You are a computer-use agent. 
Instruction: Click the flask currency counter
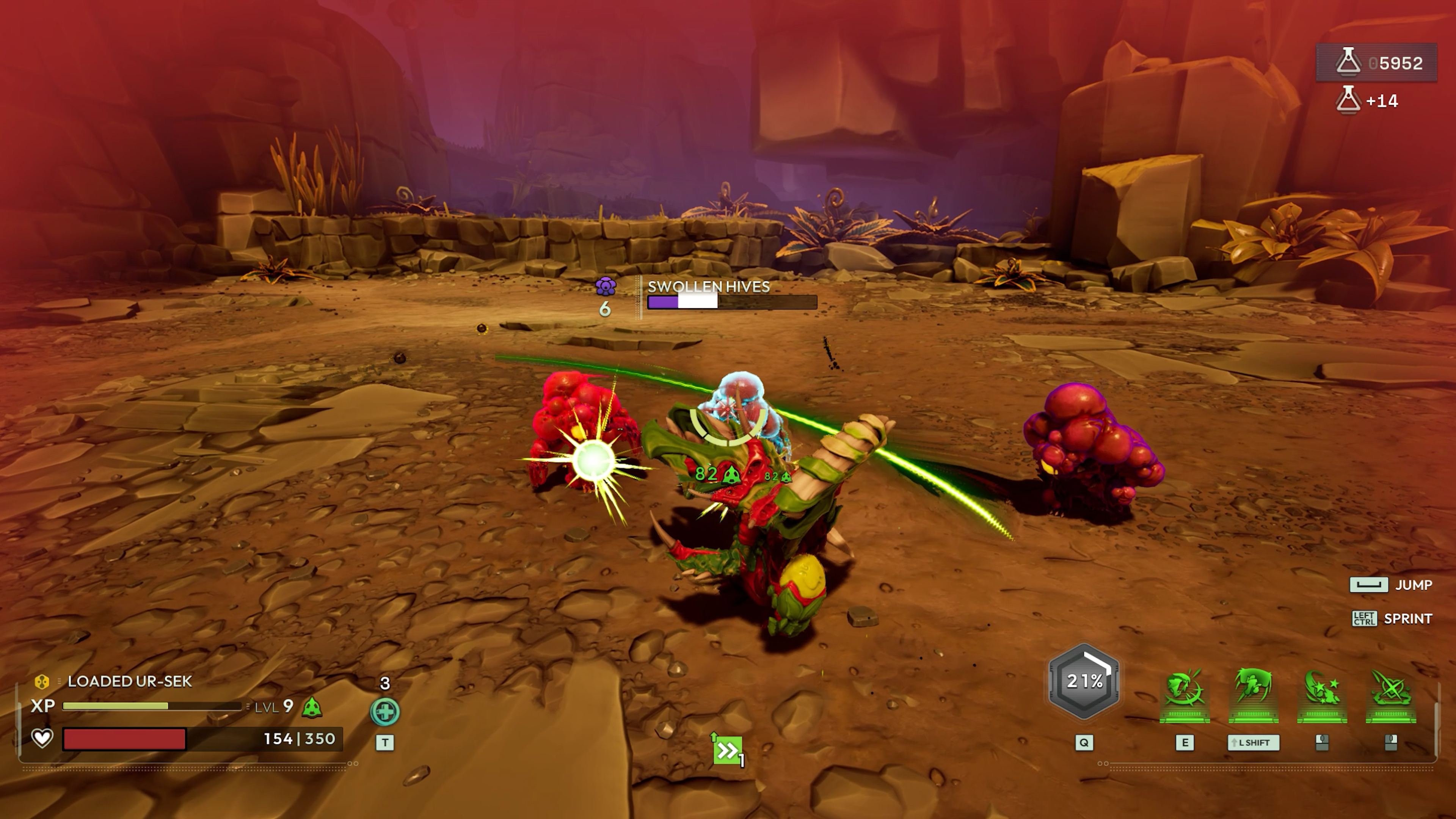[1377, 63]
